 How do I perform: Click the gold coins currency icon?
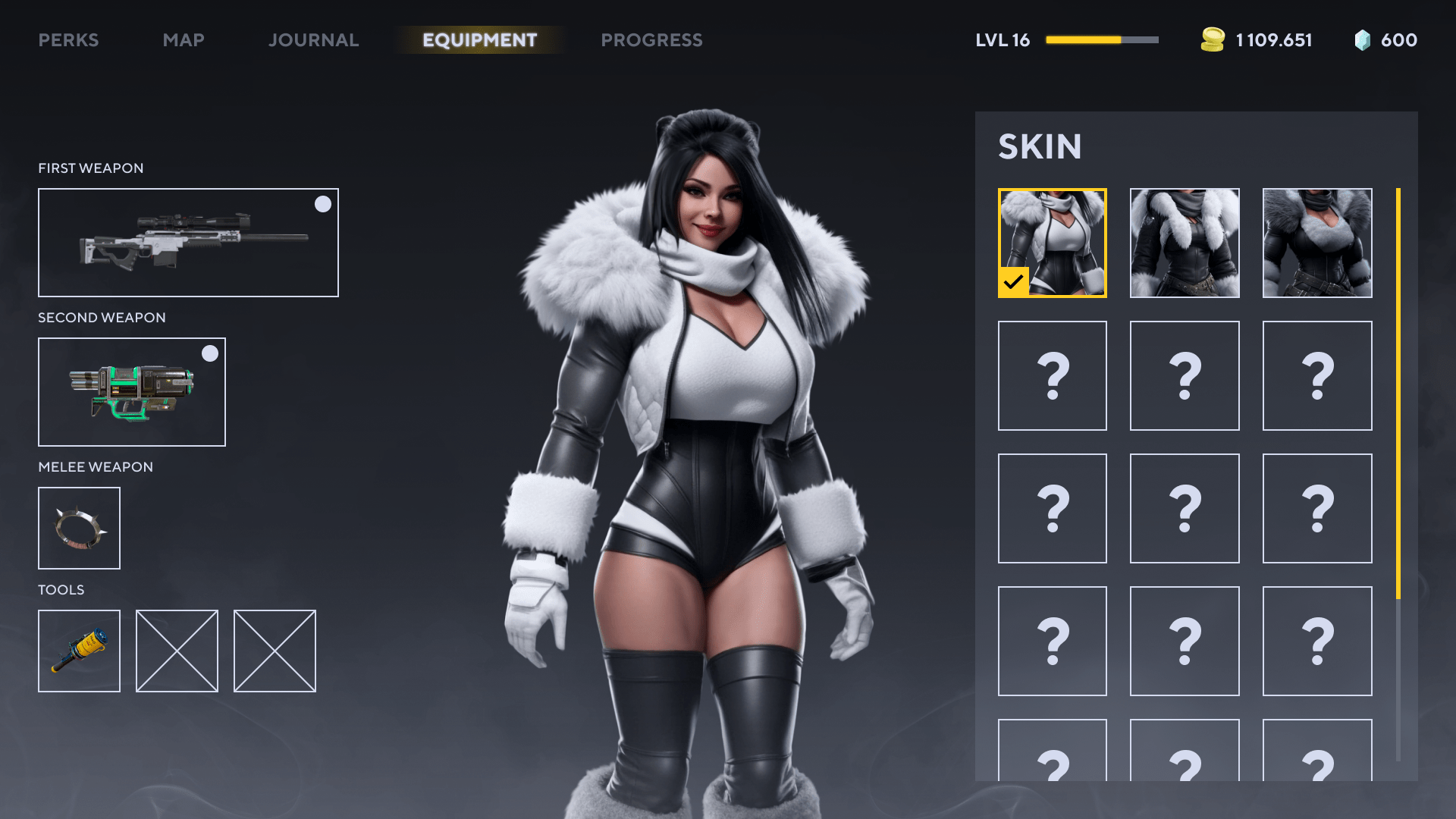pos(1213,40)
